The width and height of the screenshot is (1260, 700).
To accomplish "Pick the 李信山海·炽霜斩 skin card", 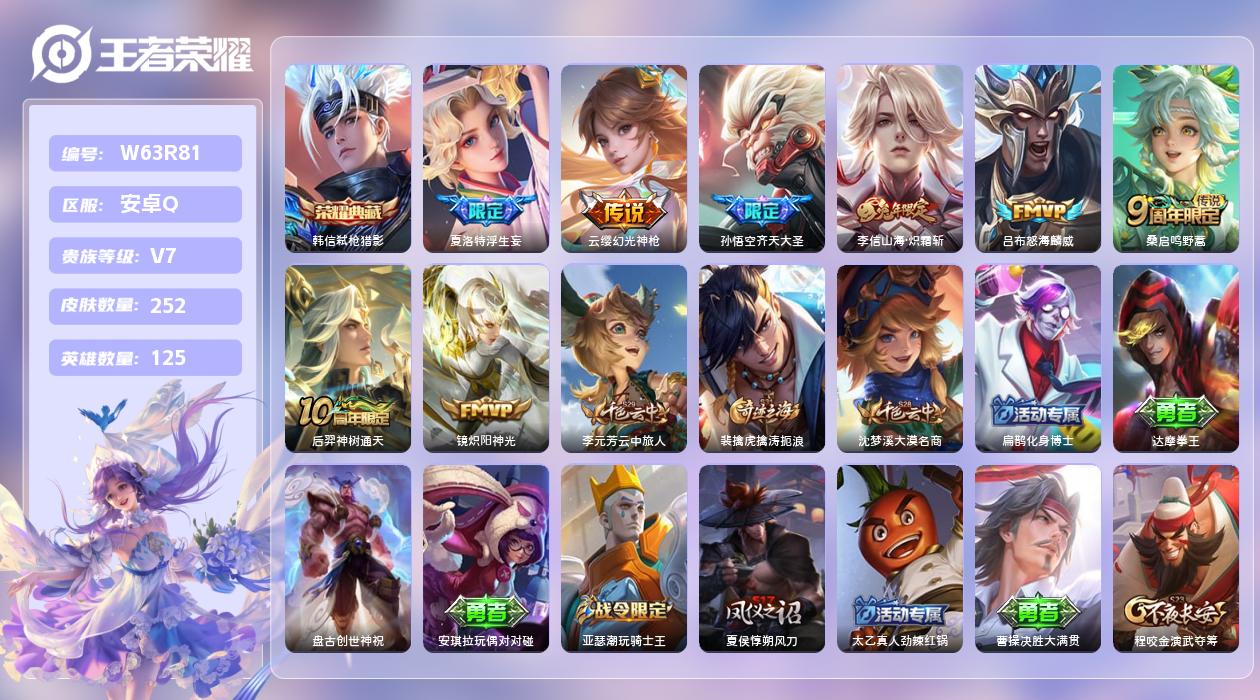I will [900, 158].
